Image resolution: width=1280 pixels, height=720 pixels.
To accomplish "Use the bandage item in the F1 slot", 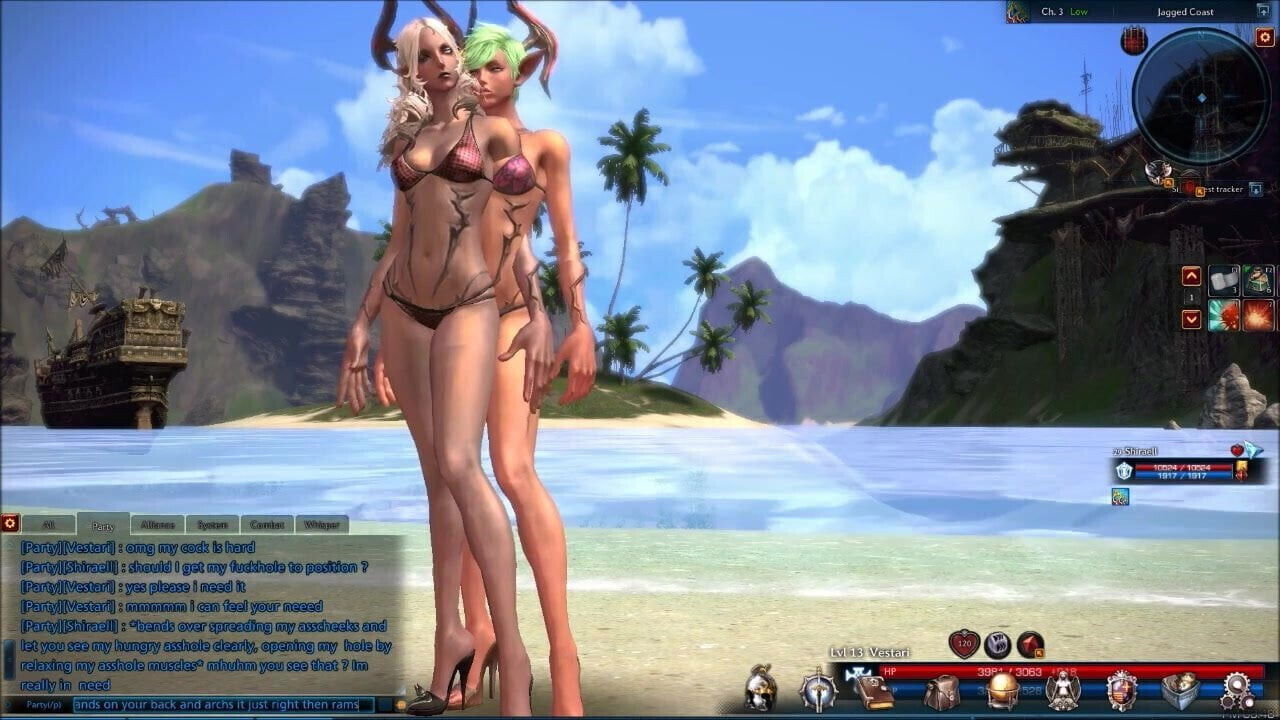I will coord(1224,280).
